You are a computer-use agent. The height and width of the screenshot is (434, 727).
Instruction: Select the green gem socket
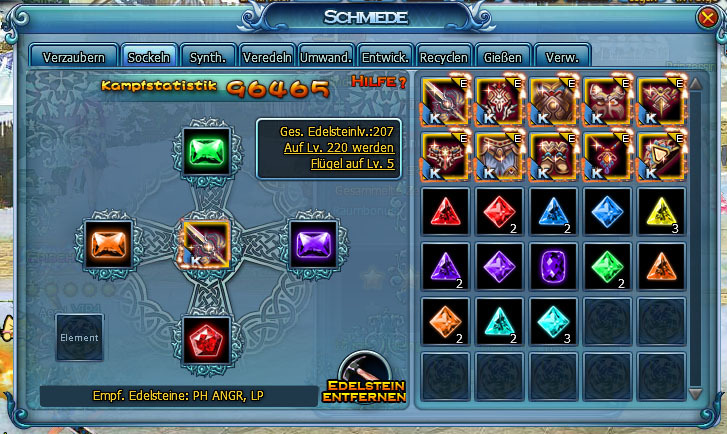point(208,152)
